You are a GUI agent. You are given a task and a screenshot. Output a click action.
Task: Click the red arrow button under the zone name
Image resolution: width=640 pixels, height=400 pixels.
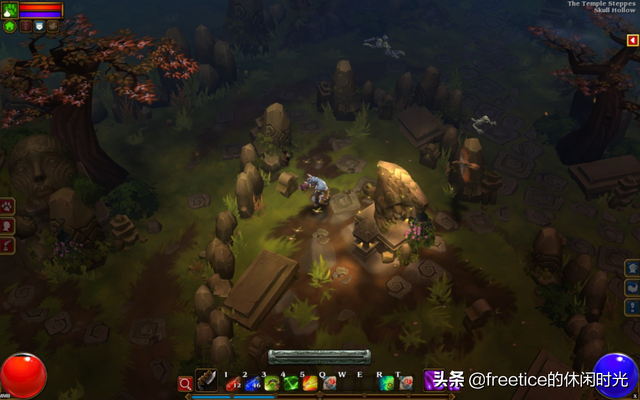(x=632, y=41)
